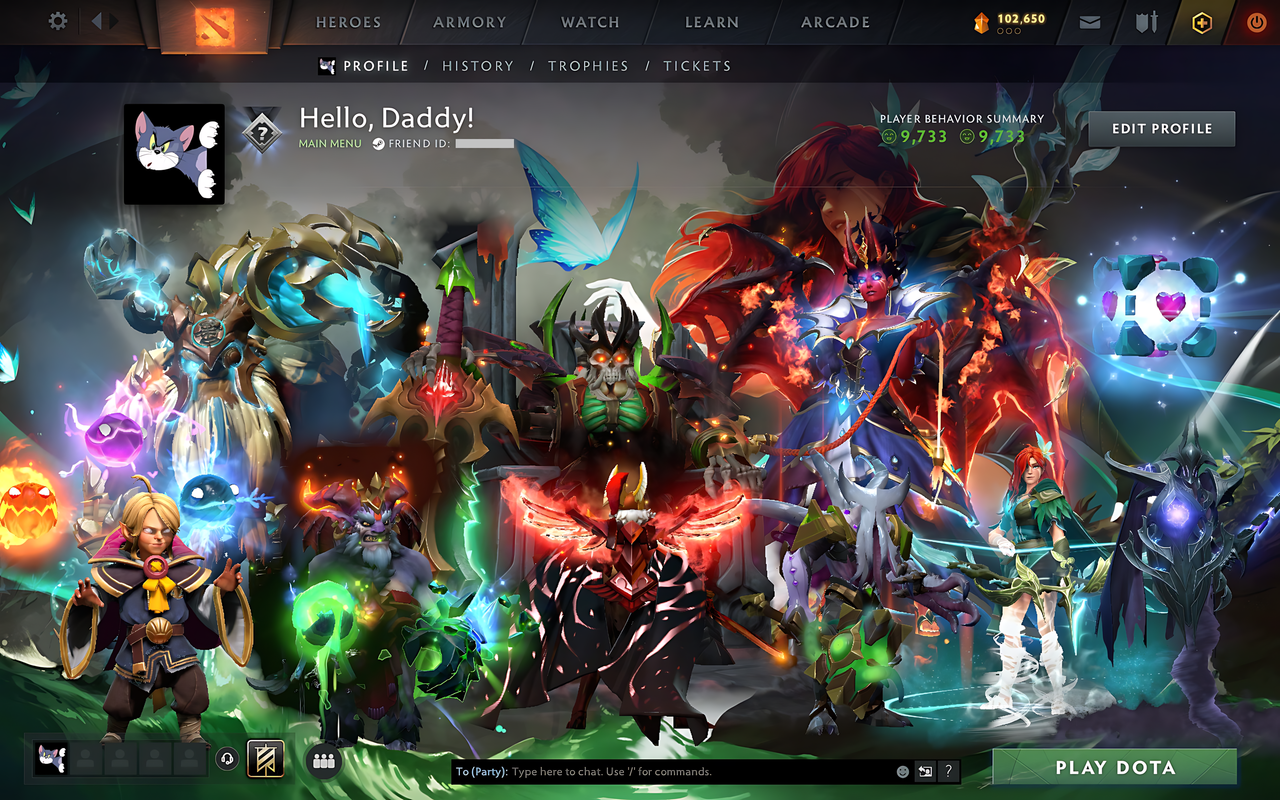The height and width of the screenshot is (800, 1280).
Task: Open the mail notifications envelope icon
Action: point(1089,20)
